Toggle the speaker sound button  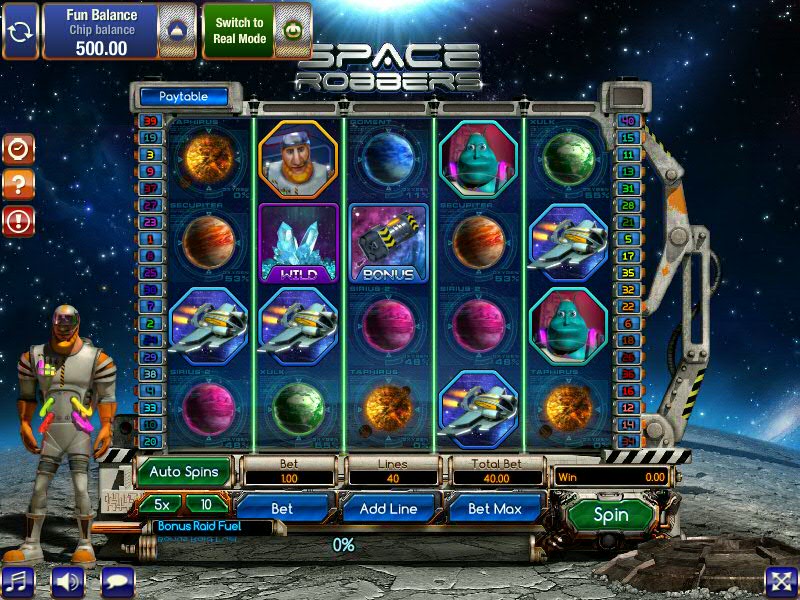tap(68, 580)
